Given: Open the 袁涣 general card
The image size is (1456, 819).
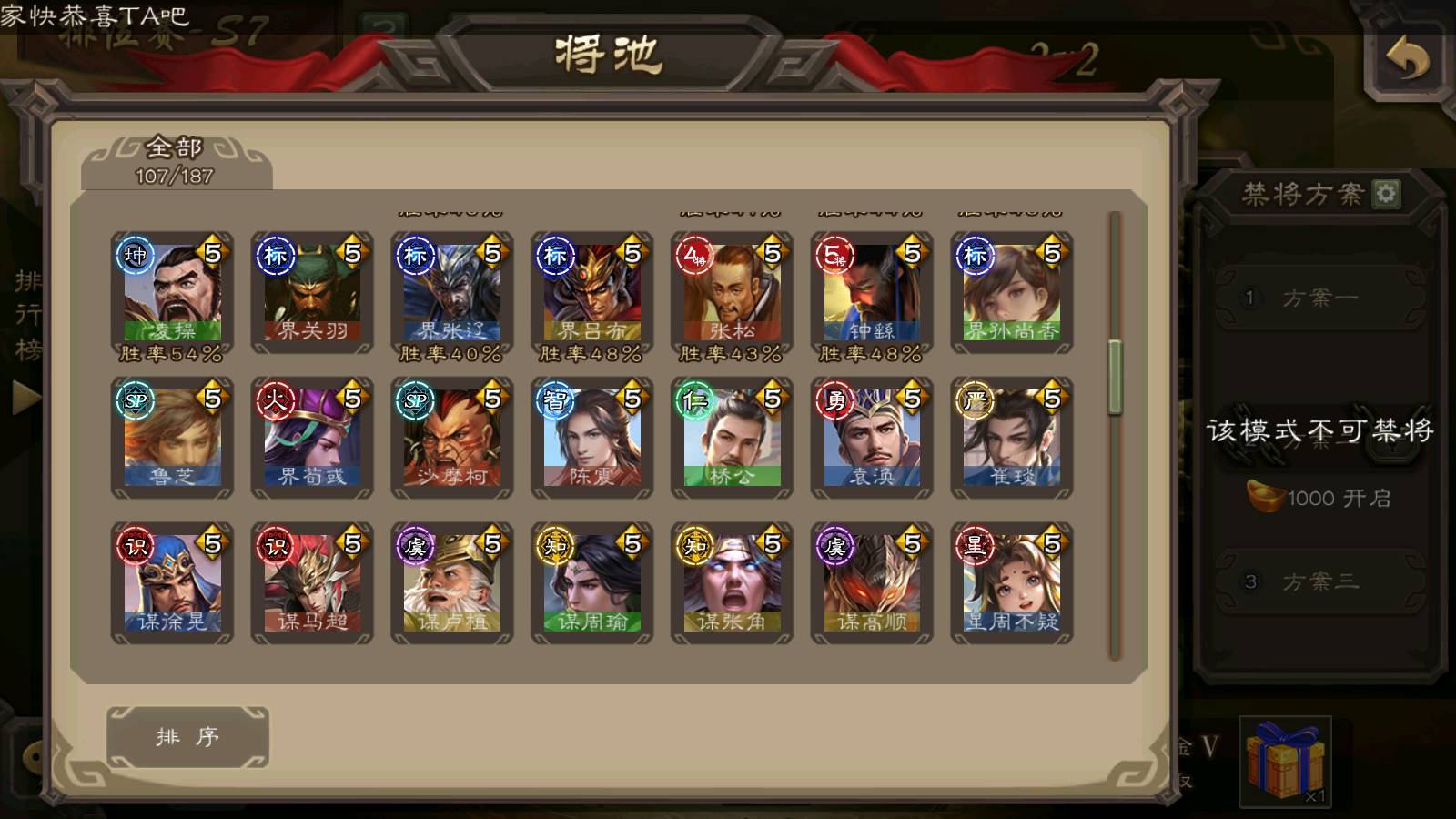Looking at the screenshot, I should point(872,439).
